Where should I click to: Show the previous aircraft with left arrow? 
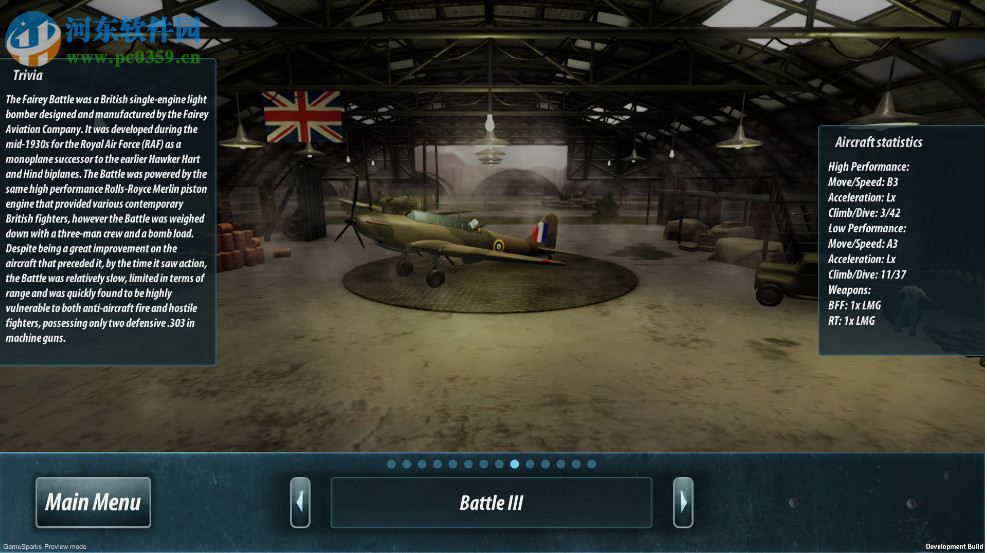coord(300,502)
